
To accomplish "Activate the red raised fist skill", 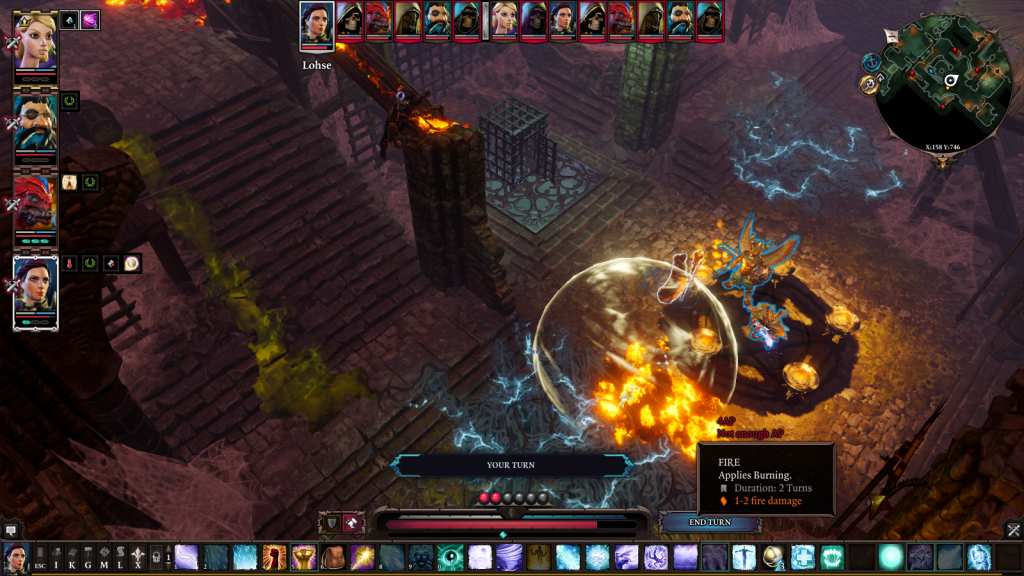I will click(x=275, y=557).
